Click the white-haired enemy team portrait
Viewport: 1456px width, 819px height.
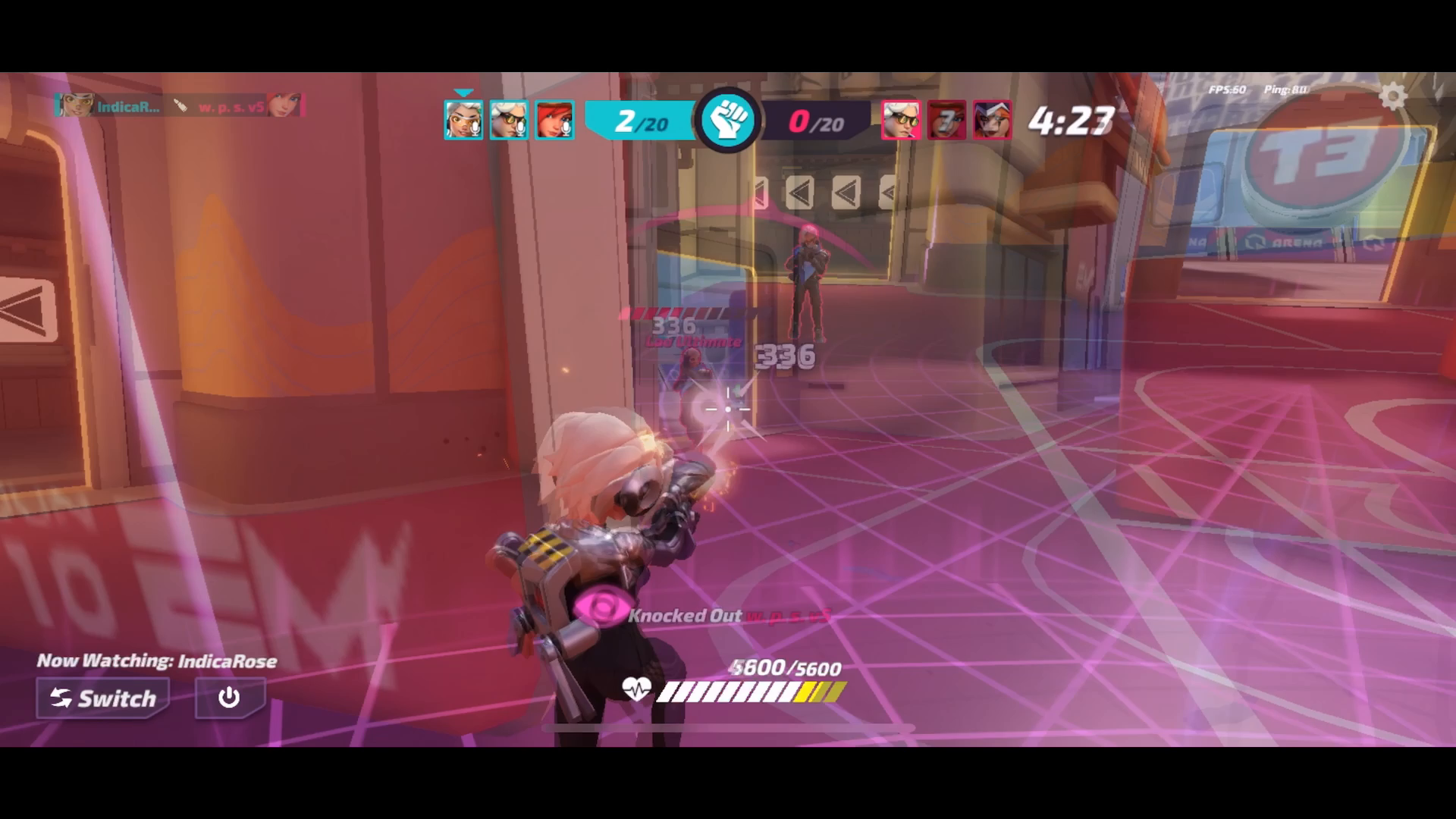[x=902, y=118]
